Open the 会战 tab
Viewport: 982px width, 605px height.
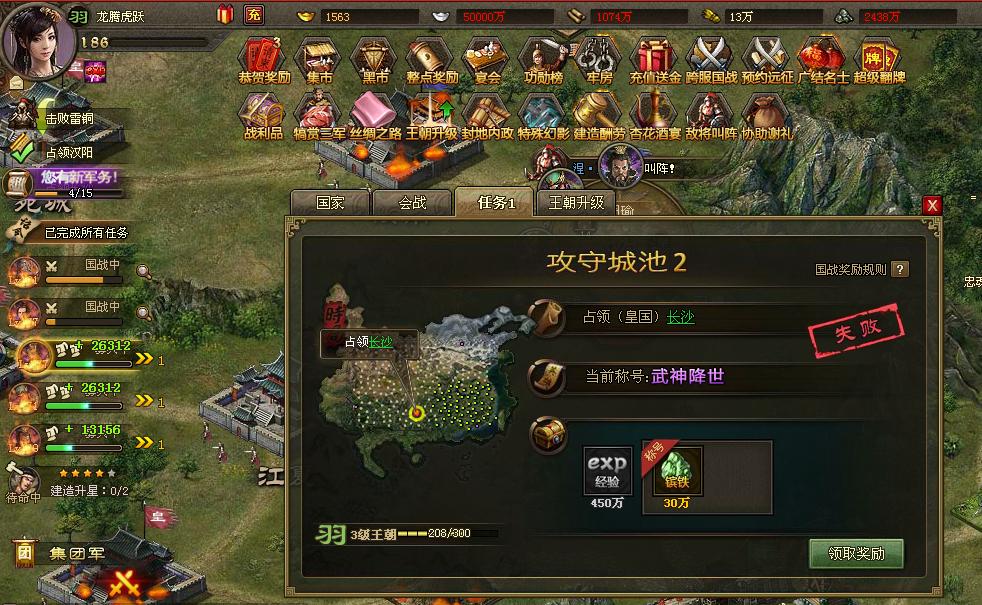click(411, 202)
